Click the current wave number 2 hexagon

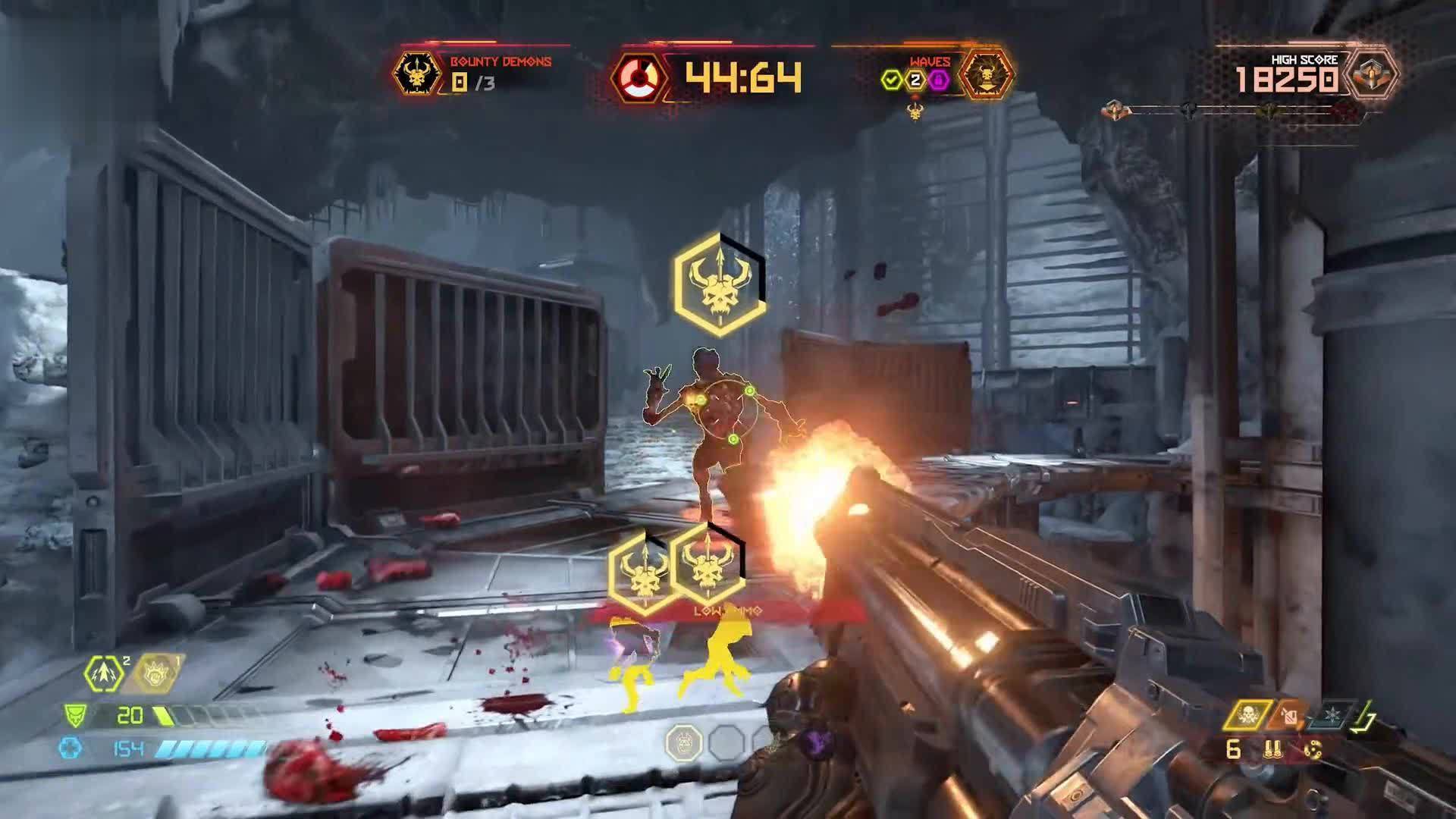(915, 80)
